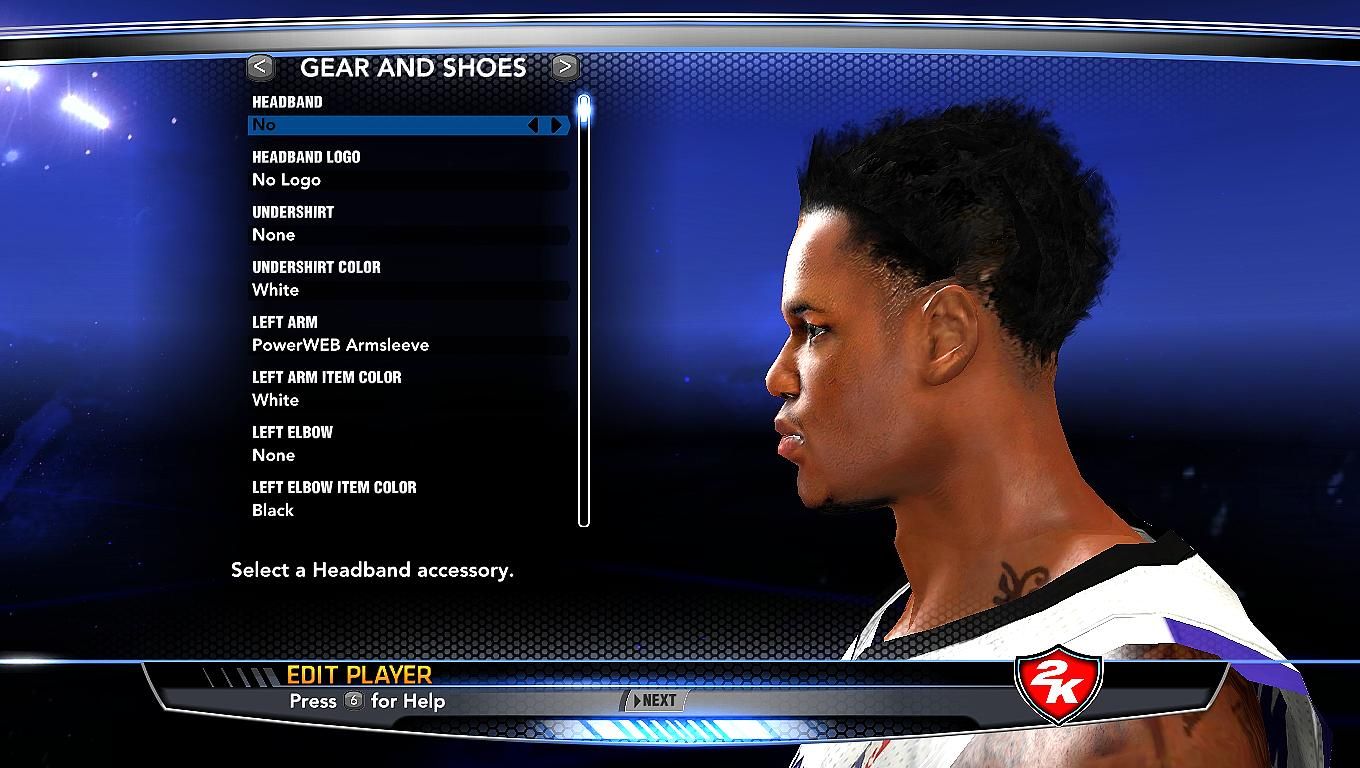The image size is (1360, 768).
Task: Decrease the Headband option with left arrow
Action: [533, 125]
